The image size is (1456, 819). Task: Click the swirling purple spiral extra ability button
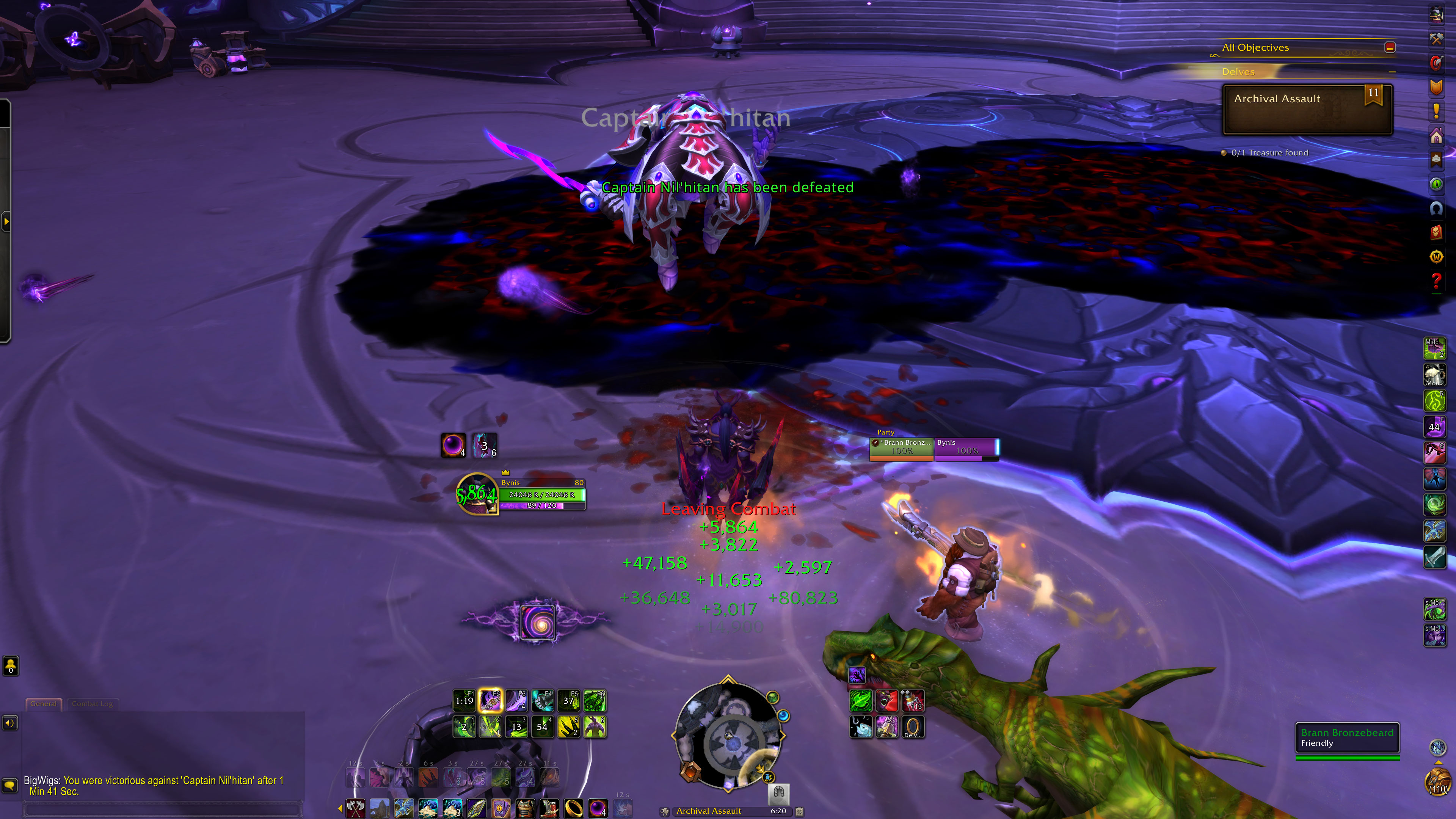click(x=537, y=622)
